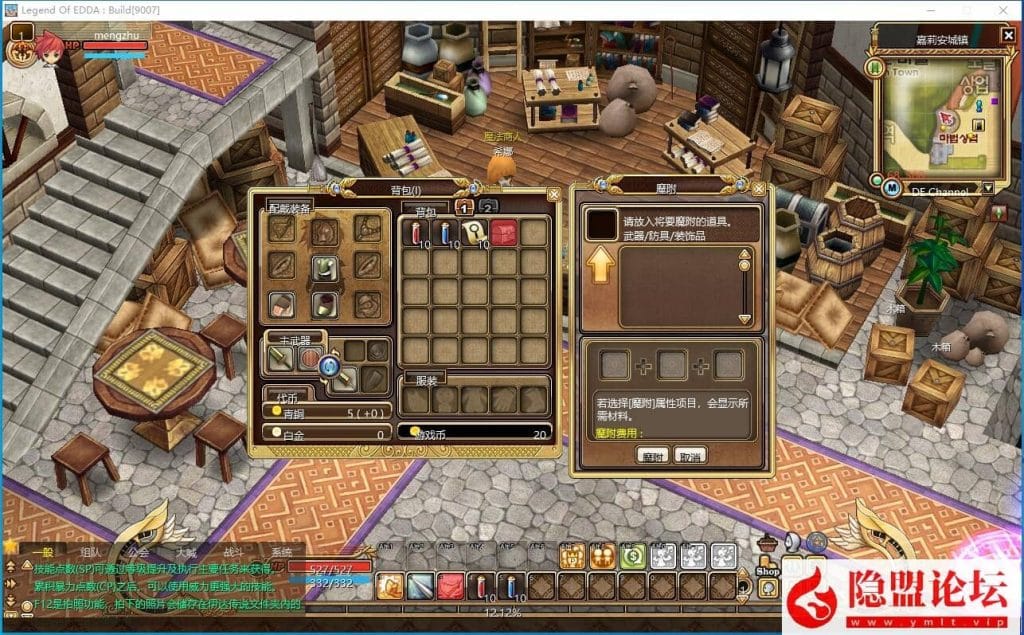Close the minimap panel
Viewport: 1024px width, 635px height.
[x=1006, y=36]
